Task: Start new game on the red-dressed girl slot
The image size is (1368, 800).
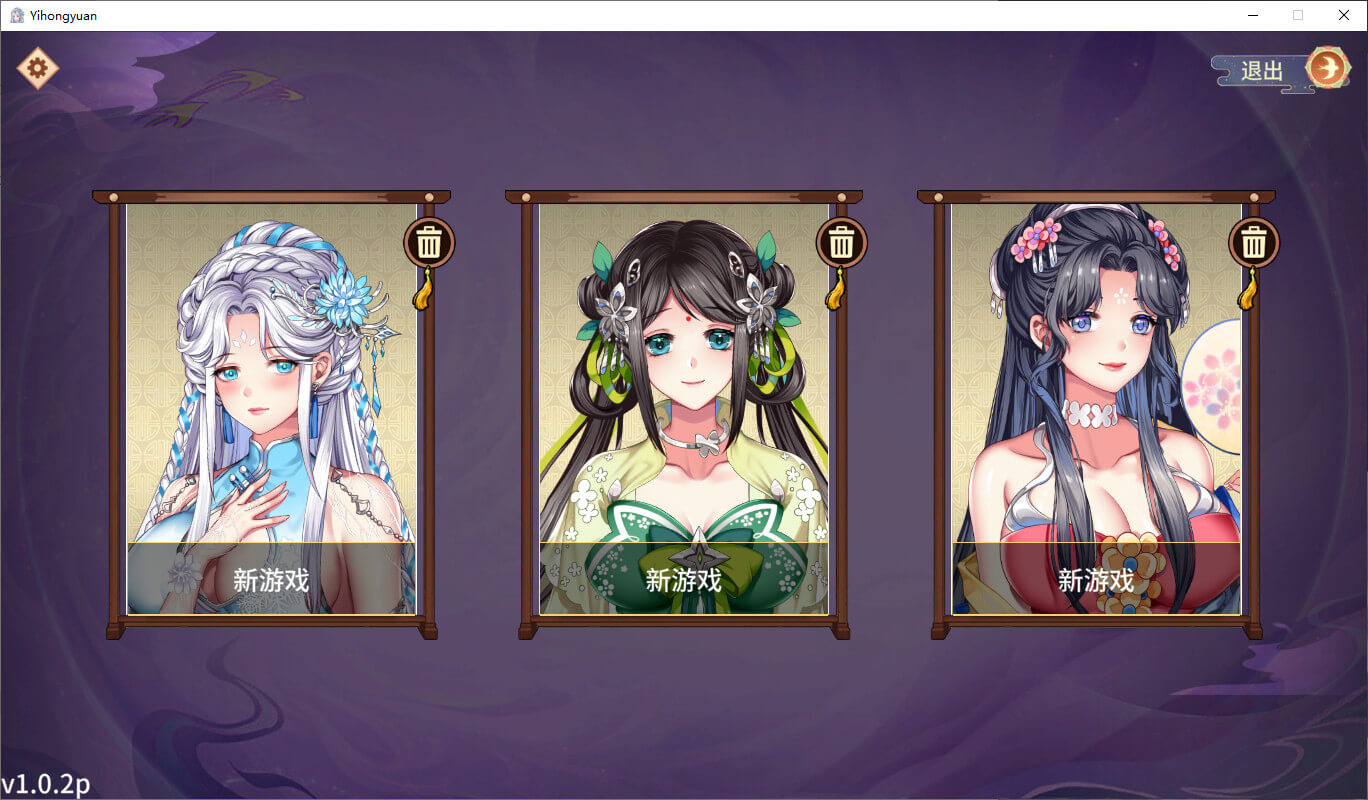Action: click(1096, 579)
